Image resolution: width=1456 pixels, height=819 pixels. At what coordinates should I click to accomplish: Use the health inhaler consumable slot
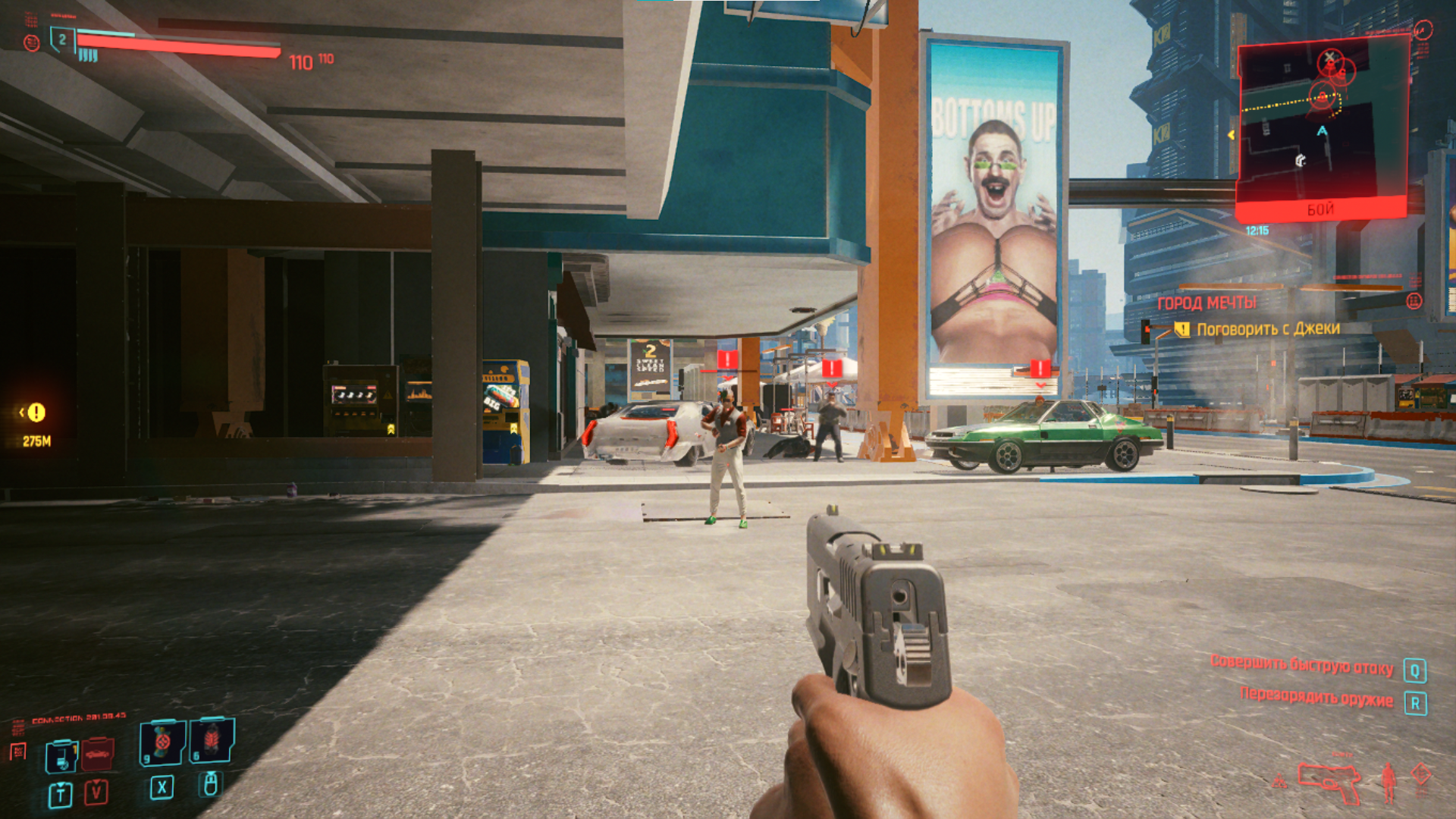[162, 742]
